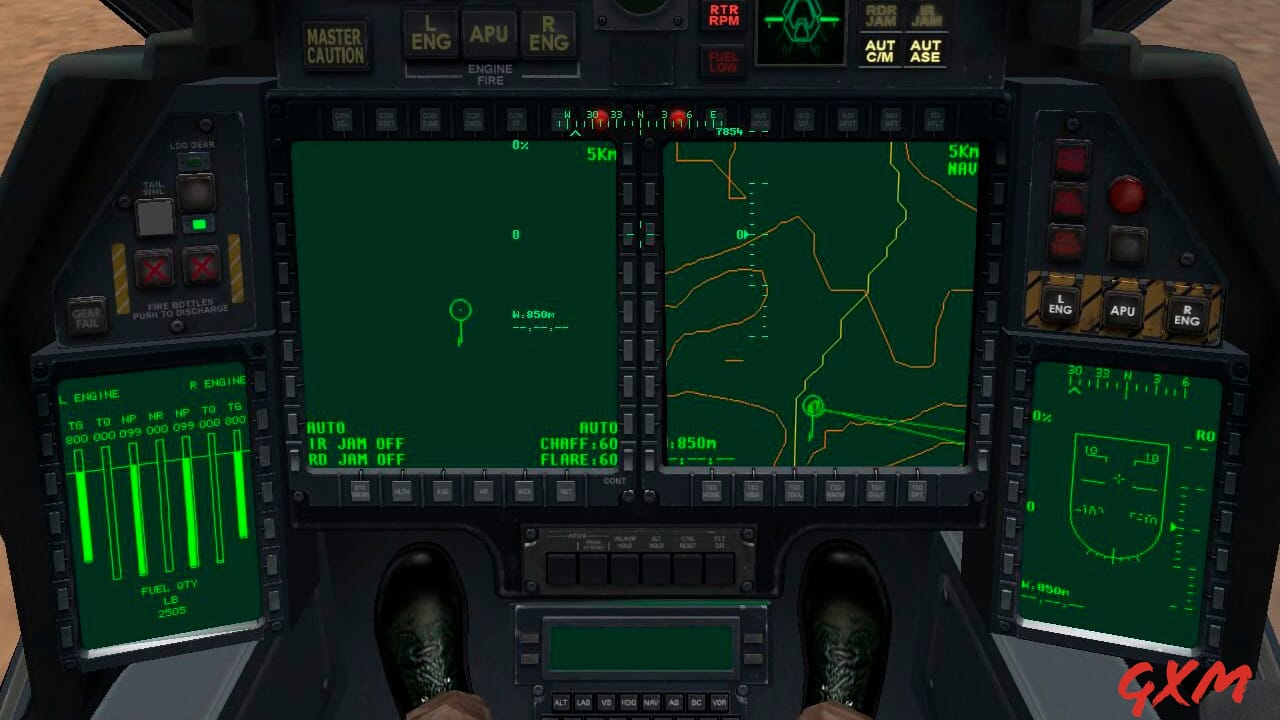The width and height of the screenshot is (1280, 720).
Task: Select HDG mode on the autopilot row
Action: coord(629,703)
